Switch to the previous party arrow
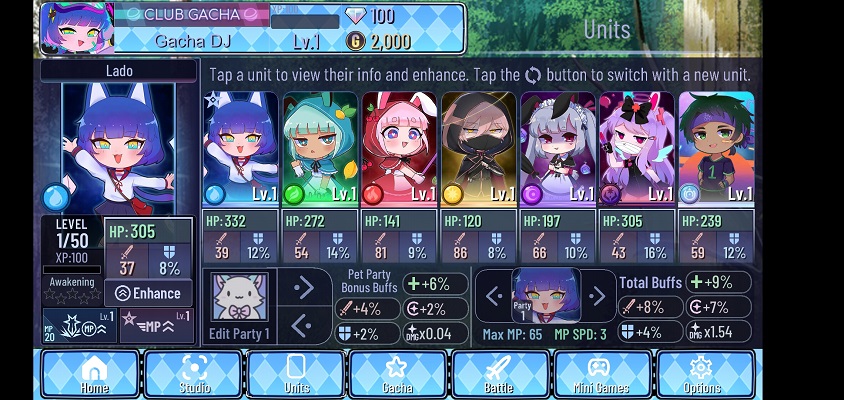The width and height of the screenshot is (844, 400). tap(492, 295)
